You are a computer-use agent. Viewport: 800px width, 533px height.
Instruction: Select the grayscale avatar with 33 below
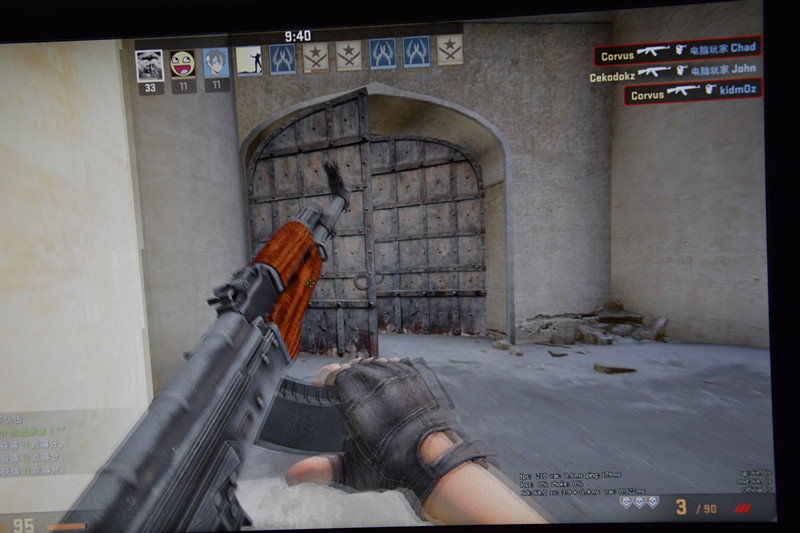point(150,65)
